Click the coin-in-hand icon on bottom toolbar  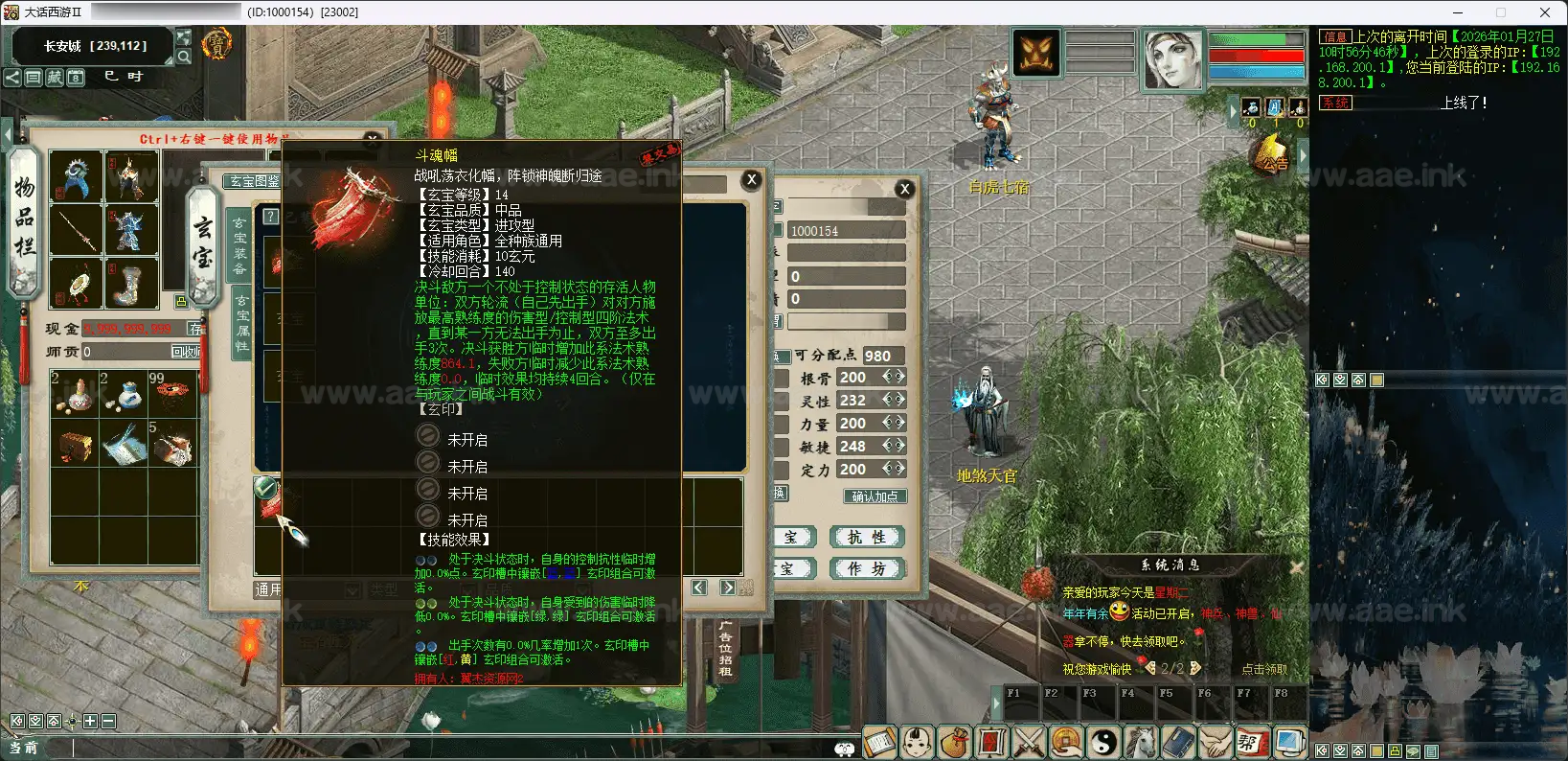click(1064, 743)
